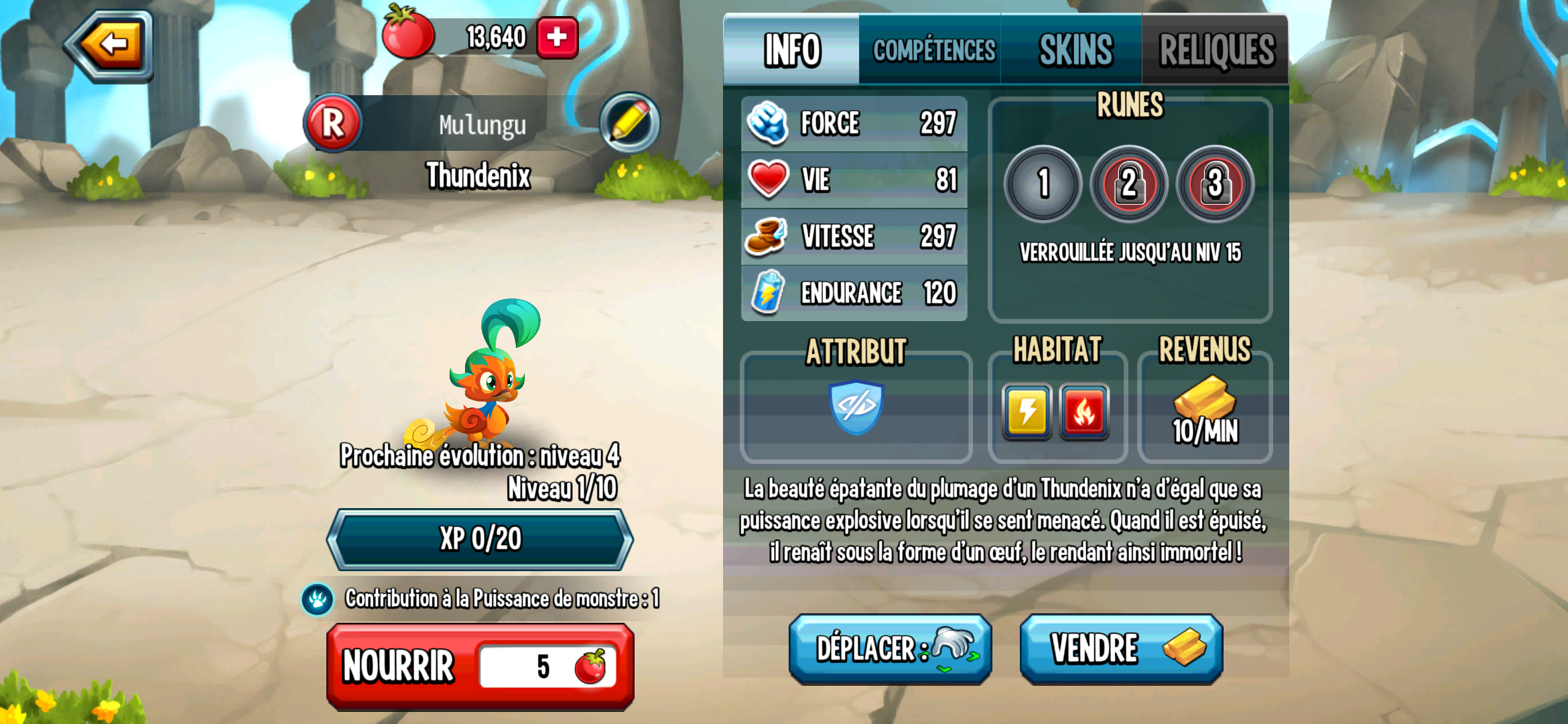1568x724 pixels.
Task: Open the Compétences tab
Action: (x=933, y=50)
